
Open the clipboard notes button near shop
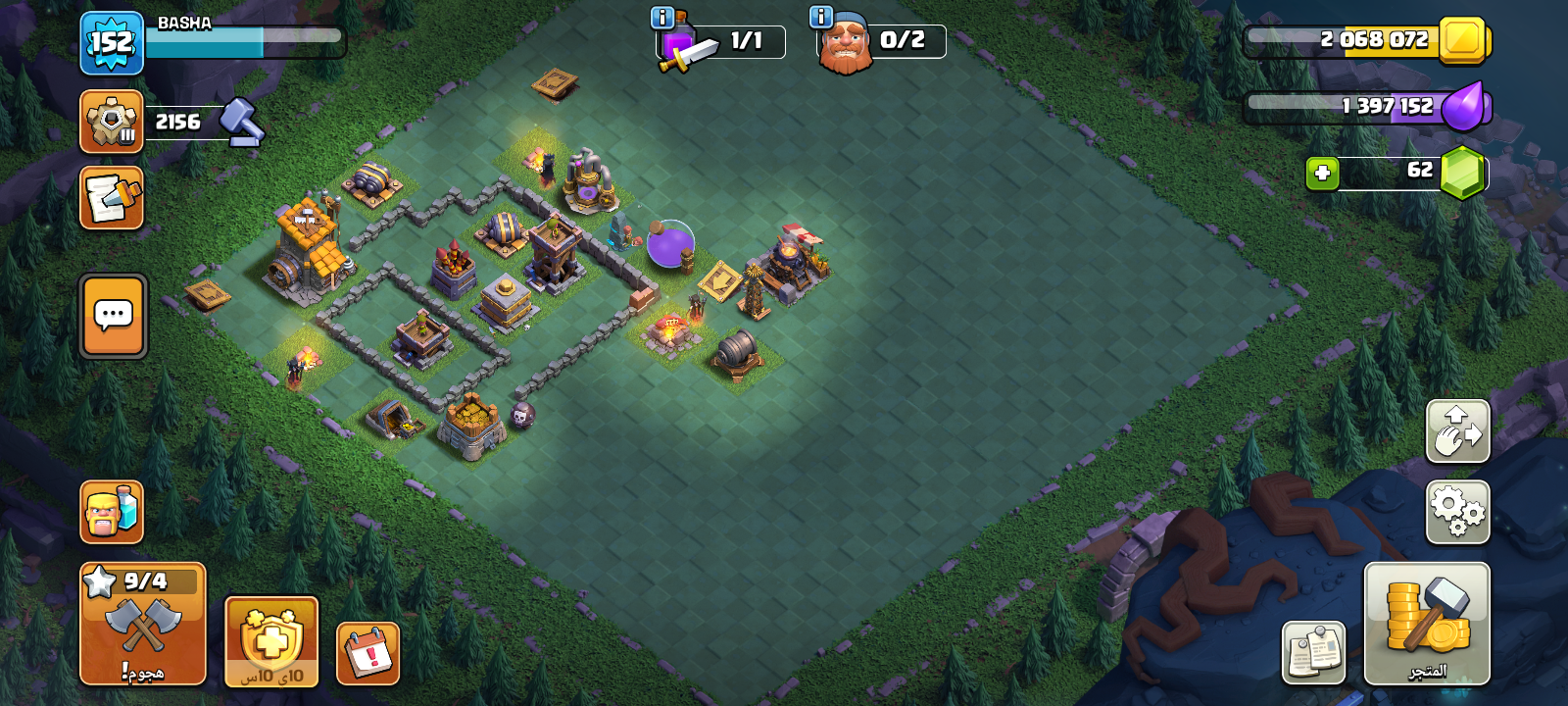click(x=1313, y=652)
